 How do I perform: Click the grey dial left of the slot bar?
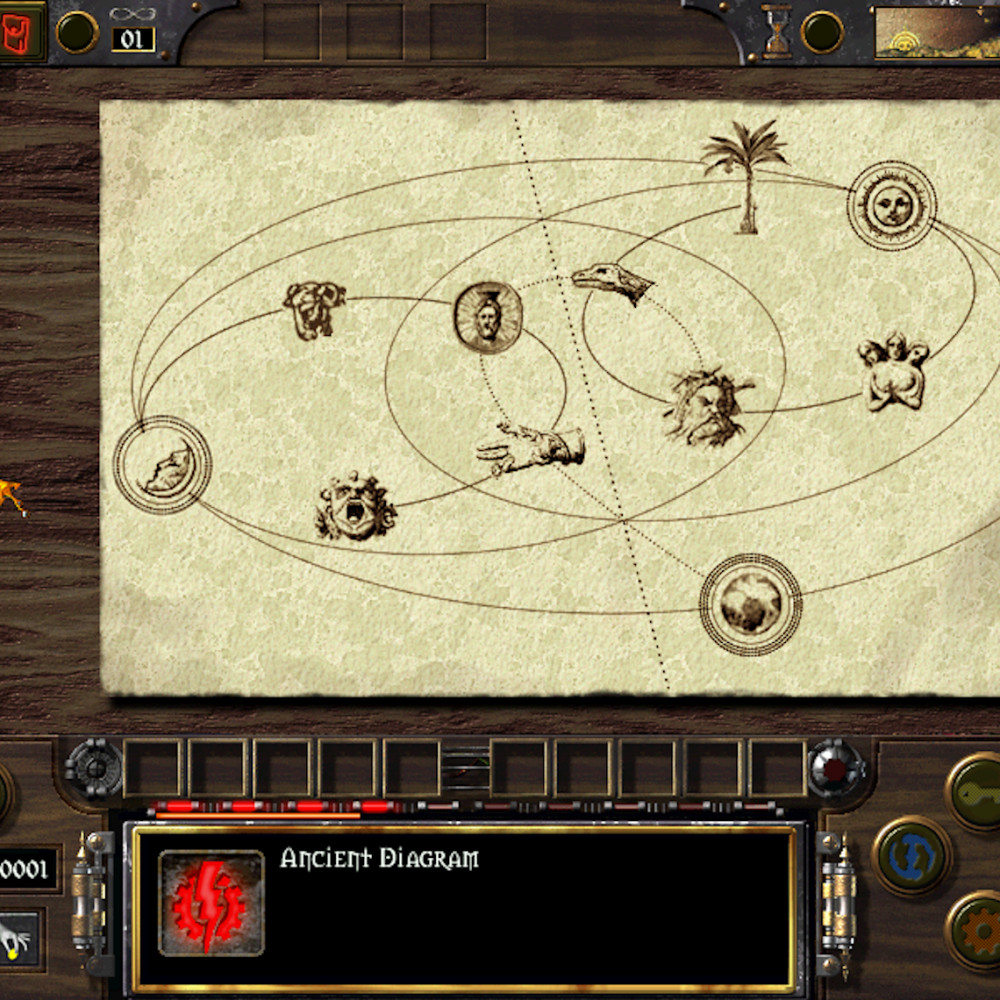(93, 768)
